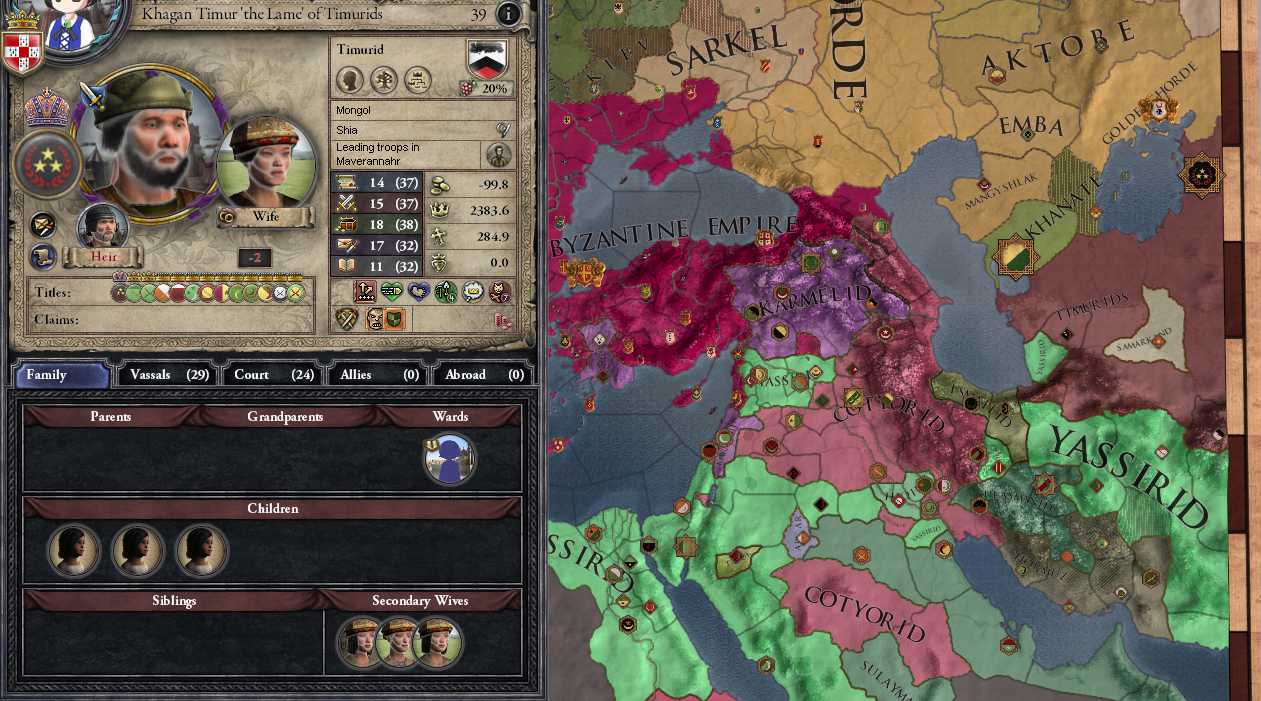Select the head silhouette icon under Timurid

click(350, 79)
